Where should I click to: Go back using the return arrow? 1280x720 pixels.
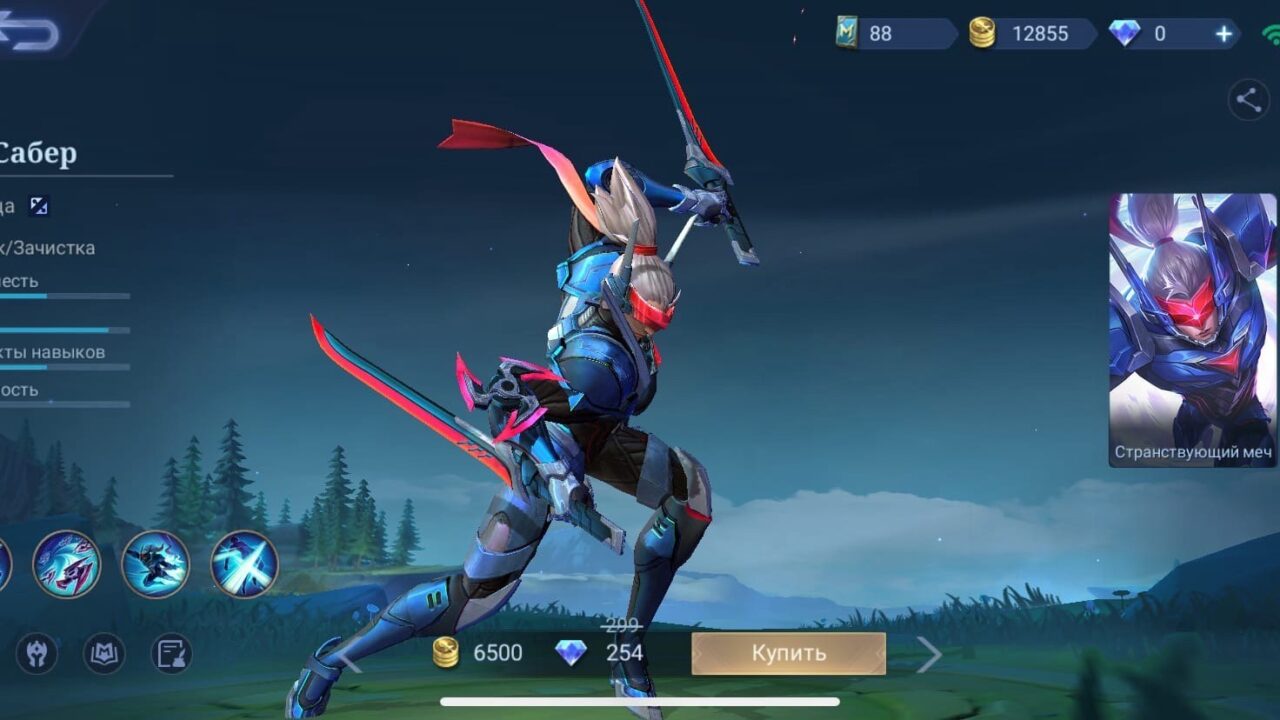pyautogui.click(x=30, y=33)
